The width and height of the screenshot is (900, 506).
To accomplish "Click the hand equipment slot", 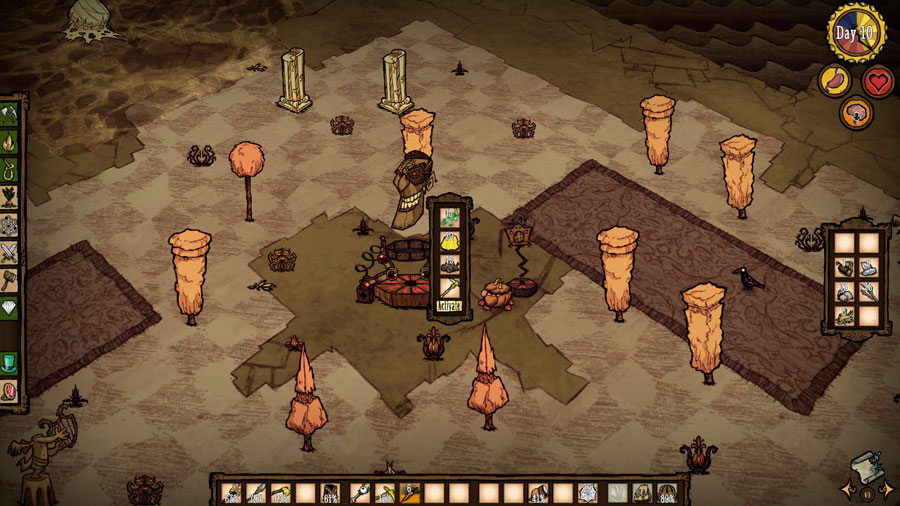I will (618, 492).
